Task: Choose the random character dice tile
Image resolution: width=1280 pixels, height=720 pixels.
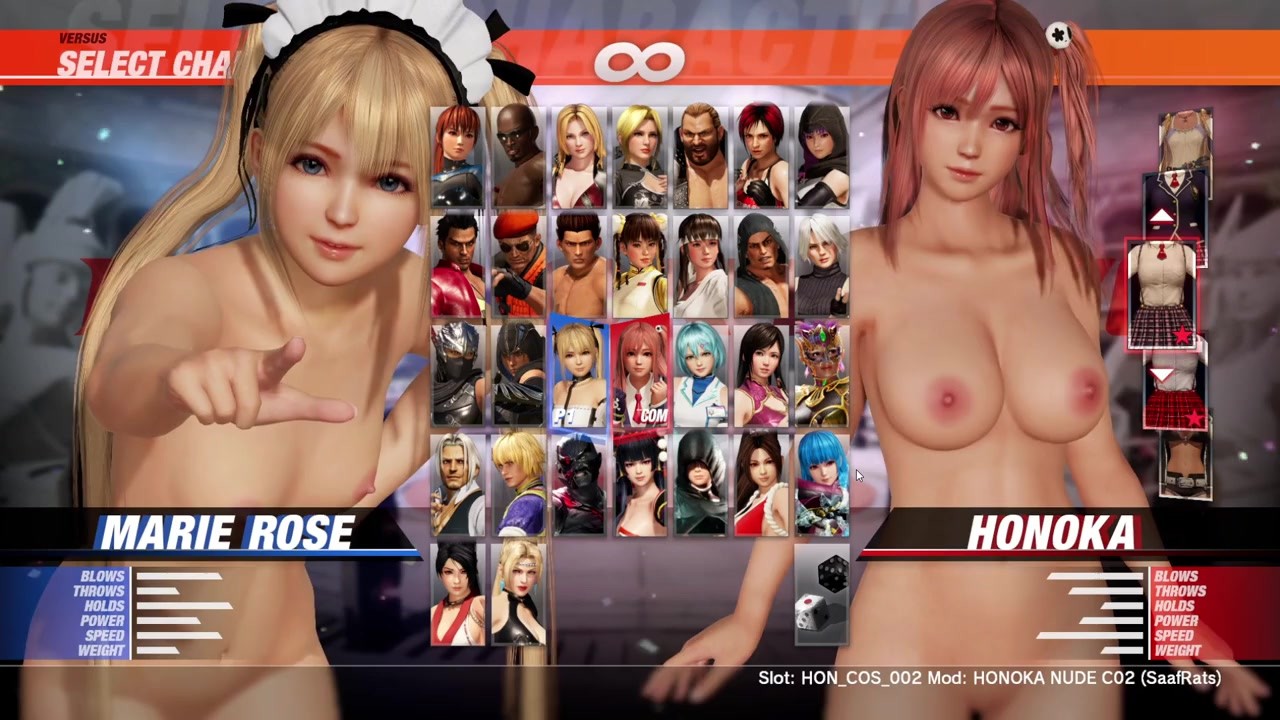Action: click(822, 595)
